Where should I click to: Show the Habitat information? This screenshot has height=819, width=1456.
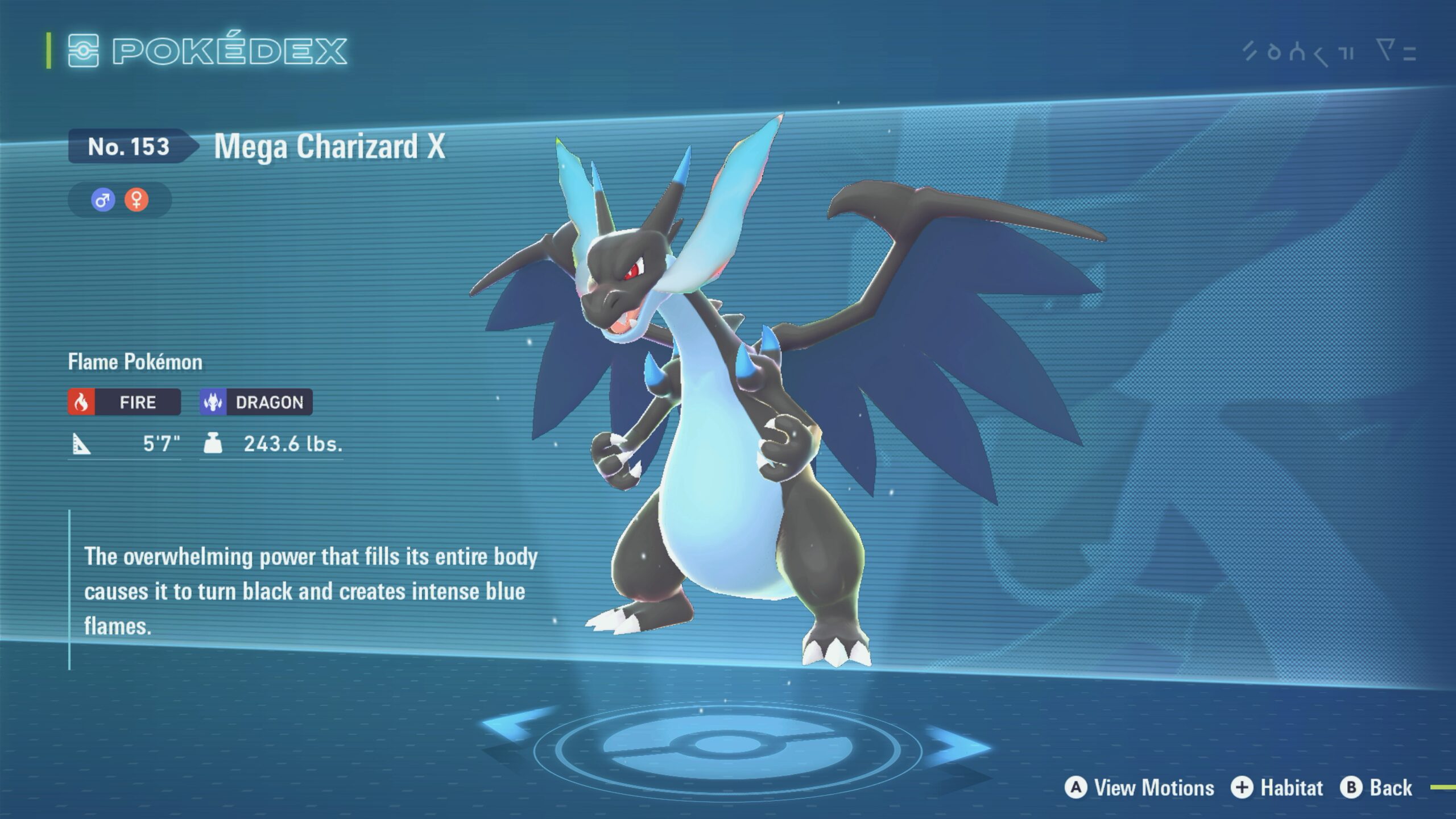tap(1277, 788)
